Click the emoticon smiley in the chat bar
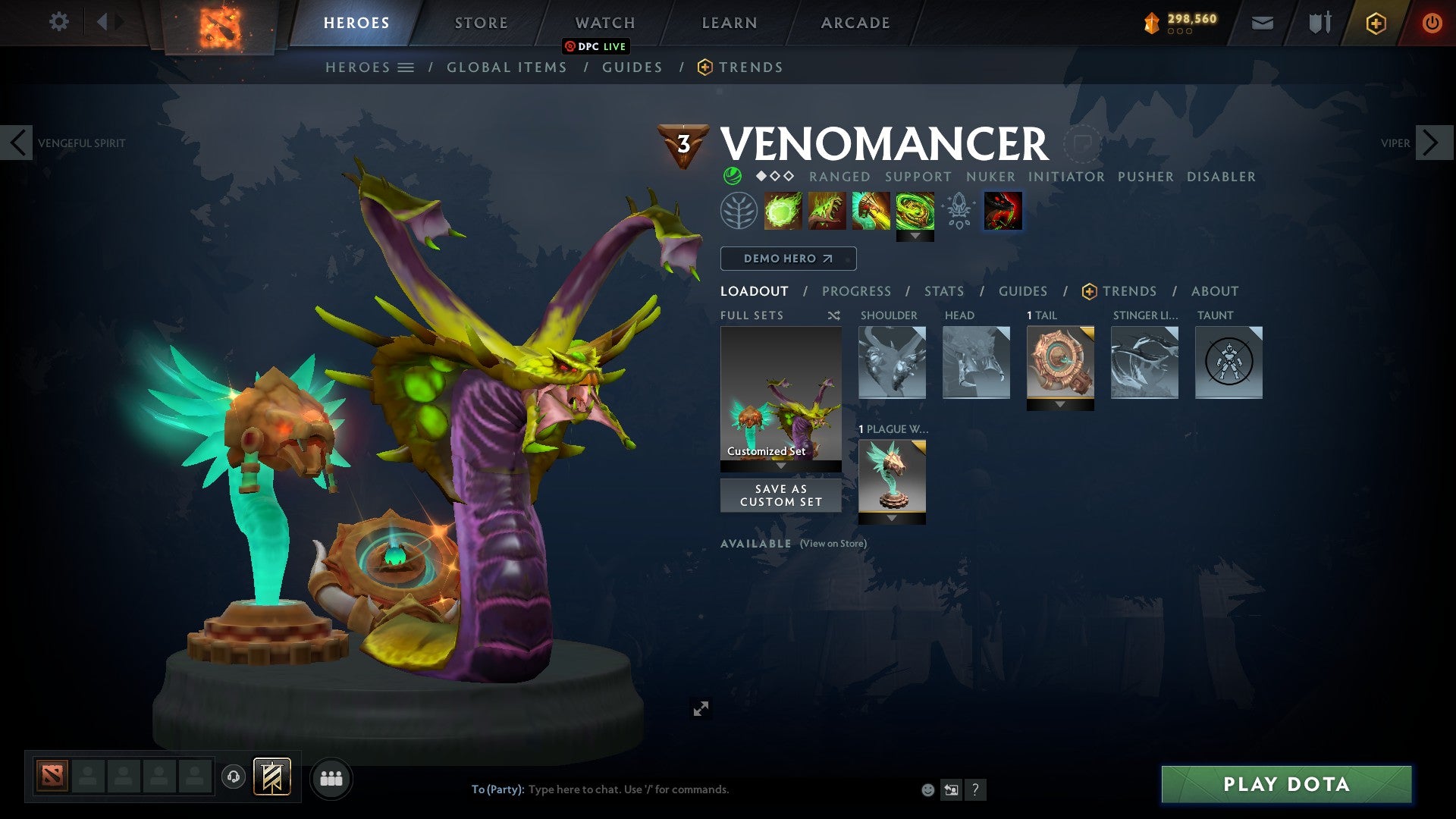This screenshot has height=819, width=1456. pos(927,789)
